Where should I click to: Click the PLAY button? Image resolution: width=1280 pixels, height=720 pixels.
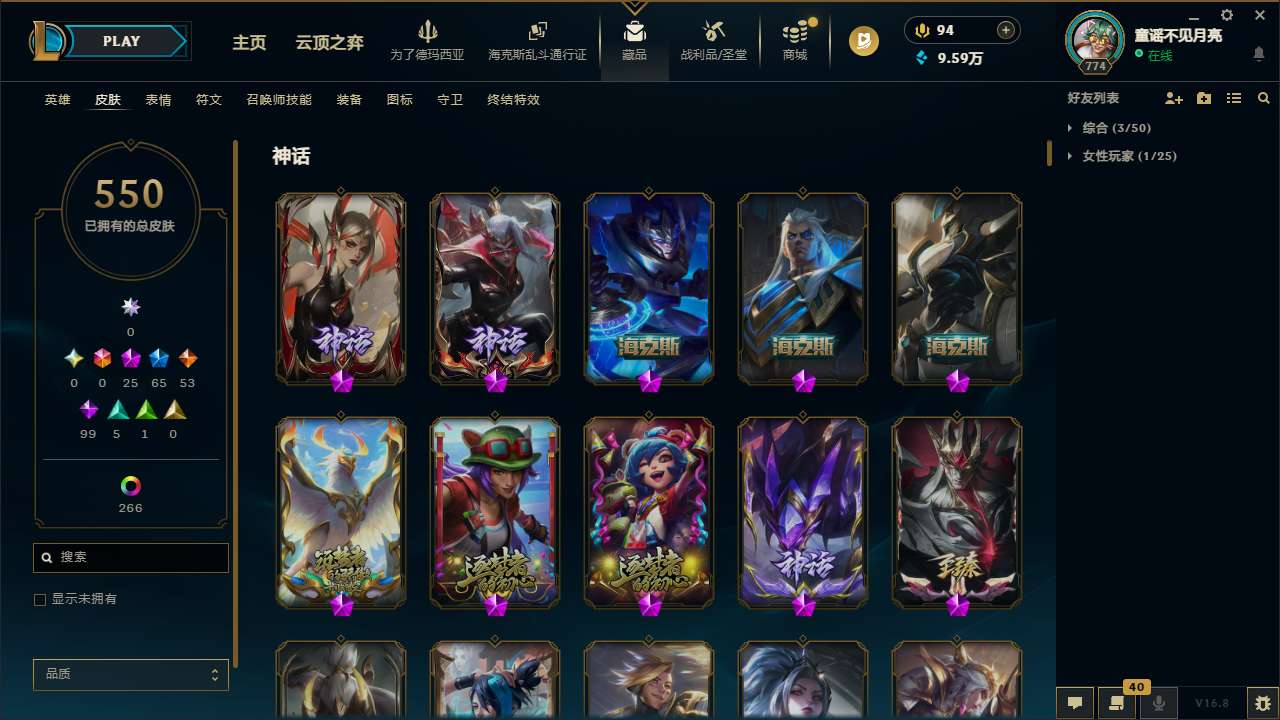[x=121, y=41]
